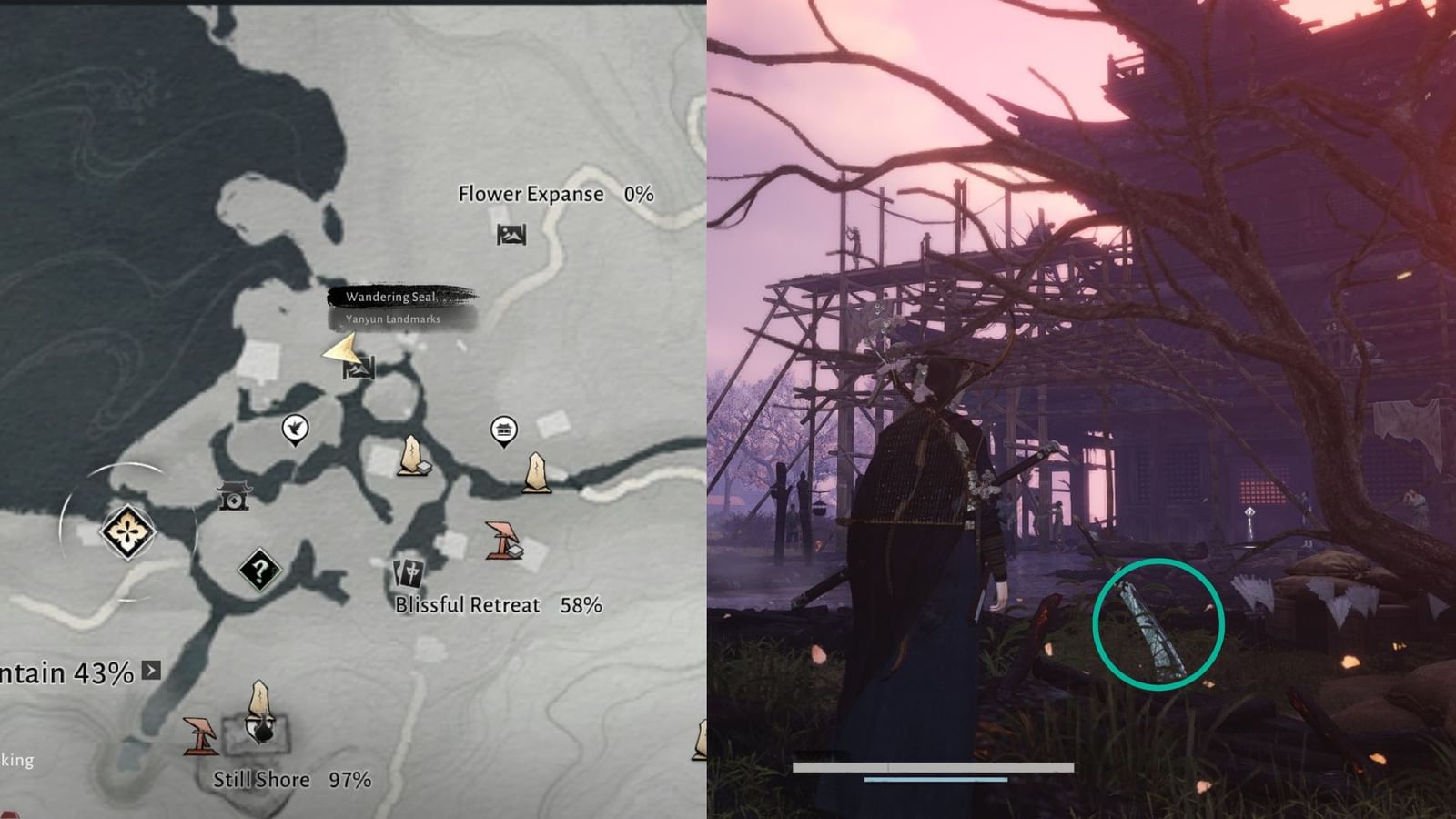
Task: Click the landmark picture icon under Flower Expanse
Action: click(510, 235)
